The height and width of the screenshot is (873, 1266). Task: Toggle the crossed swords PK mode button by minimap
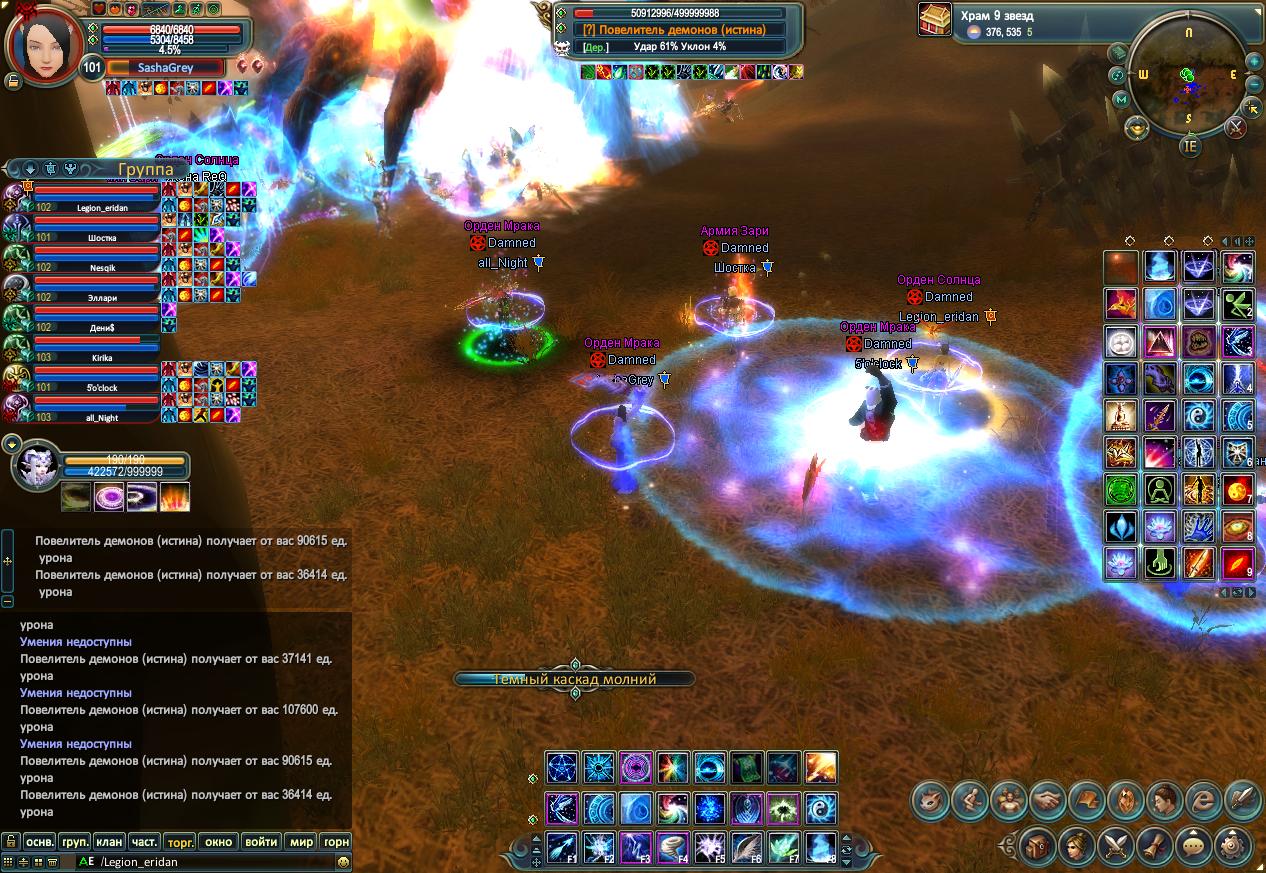(x=1236, y=127)
